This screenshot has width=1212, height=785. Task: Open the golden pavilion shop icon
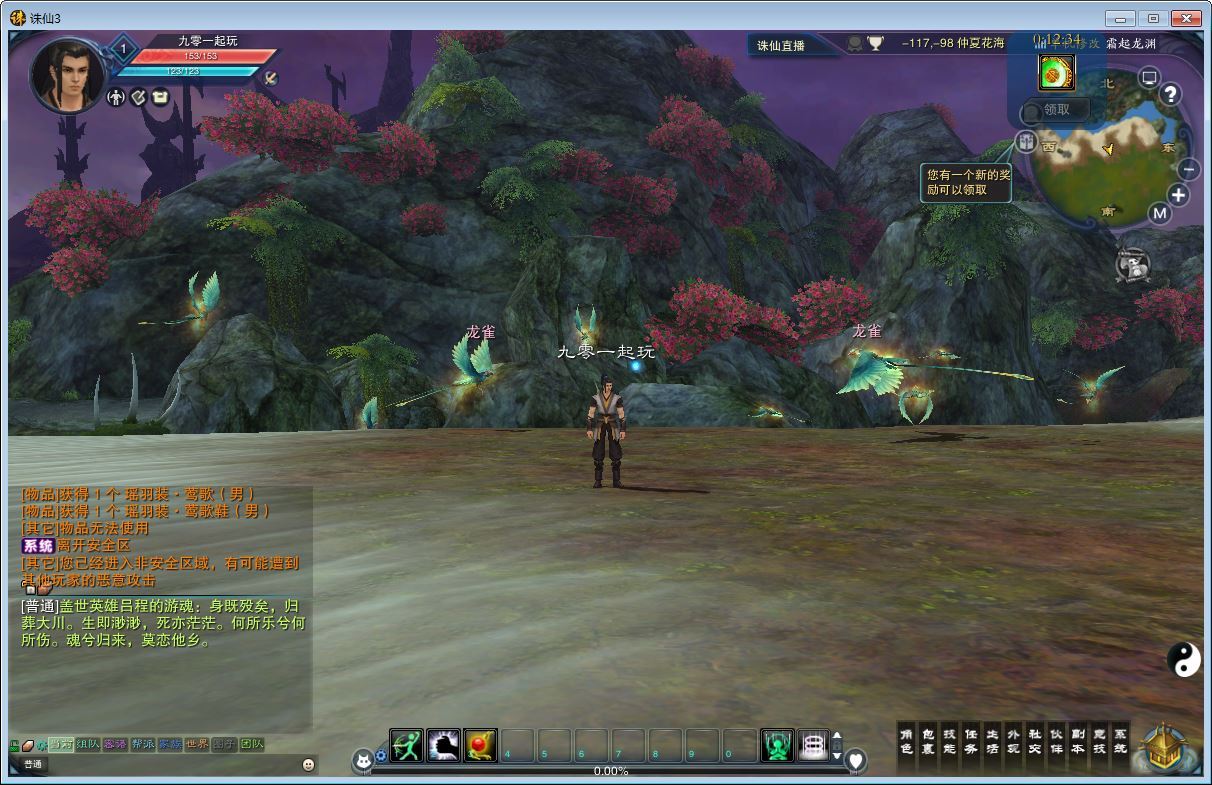coord(1166,748)
